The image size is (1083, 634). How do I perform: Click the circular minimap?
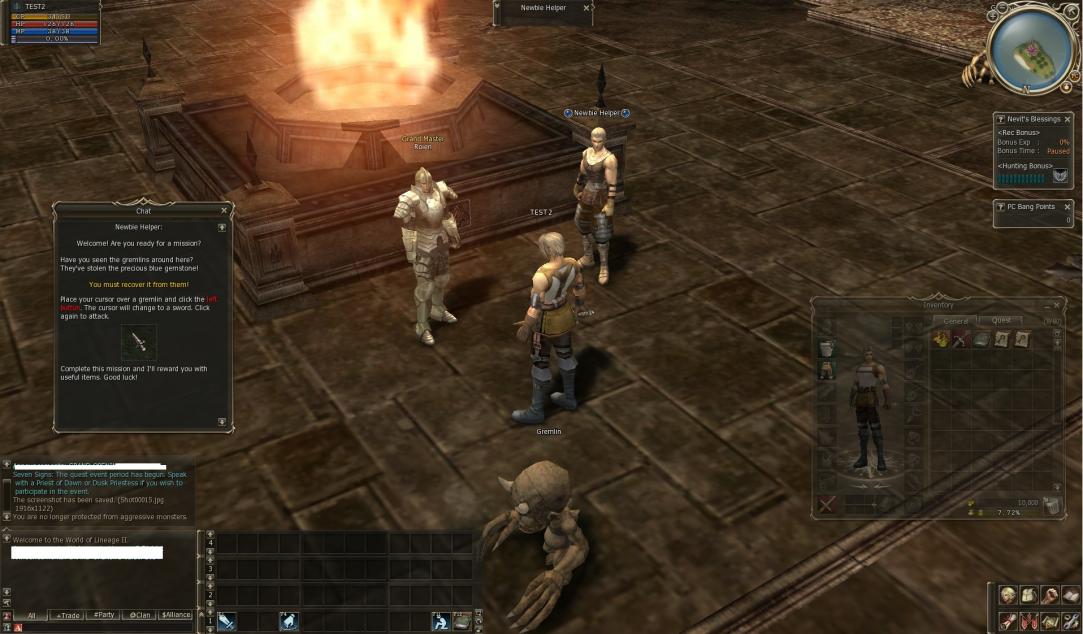[x=1033, y=49]
